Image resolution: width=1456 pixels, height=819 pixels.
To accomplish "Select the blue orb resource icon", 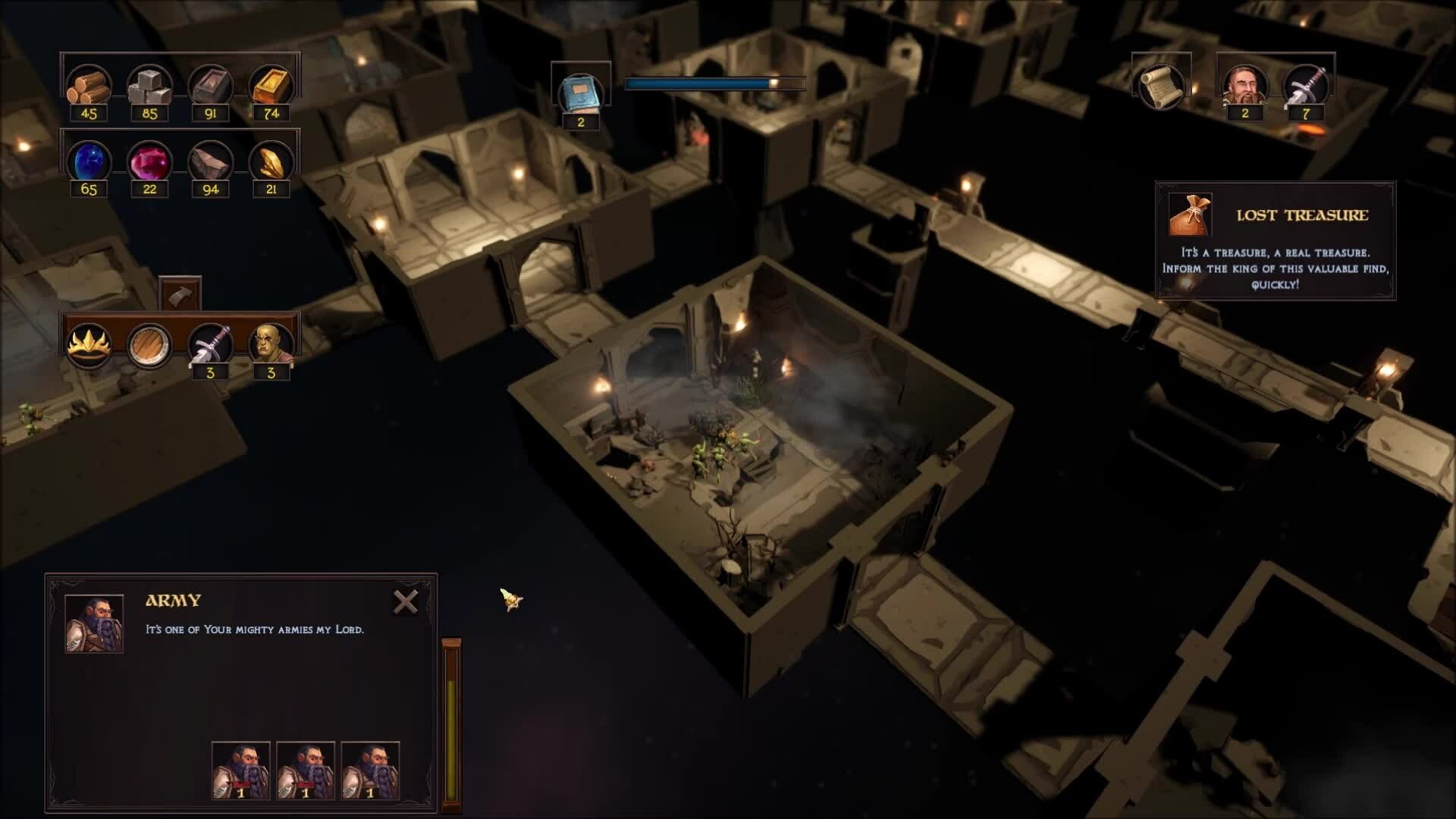I will tap(89, 162).
